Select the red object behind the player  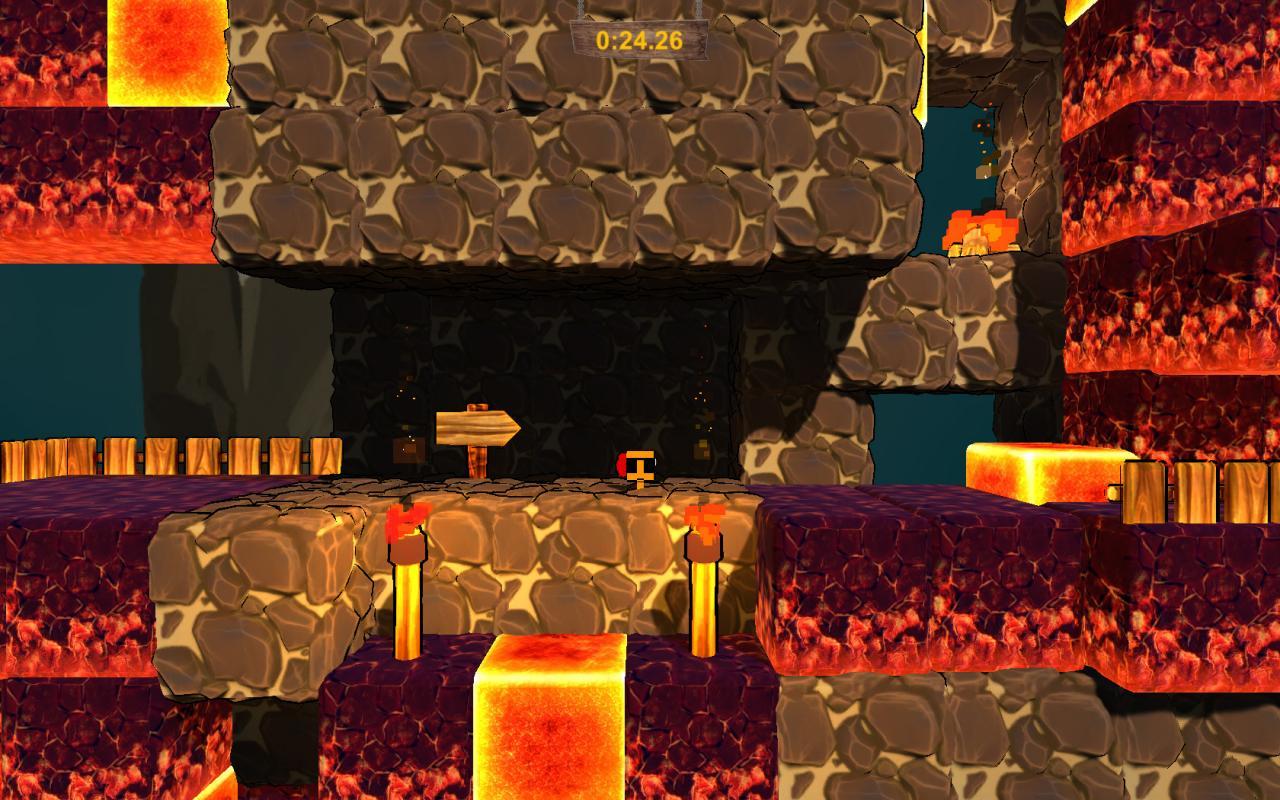coord(622,463)
